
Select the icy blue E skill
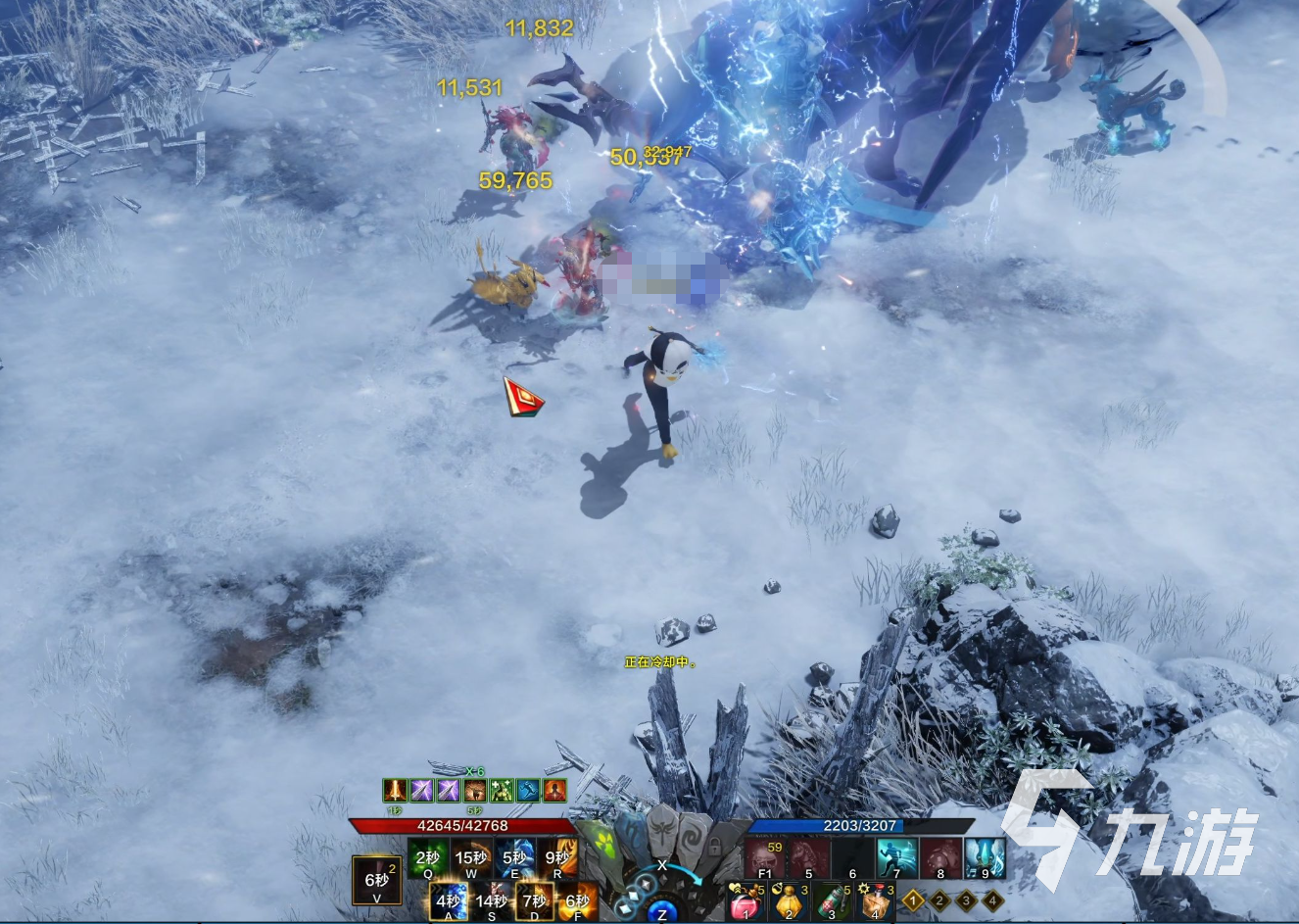[x=514, y=858]
